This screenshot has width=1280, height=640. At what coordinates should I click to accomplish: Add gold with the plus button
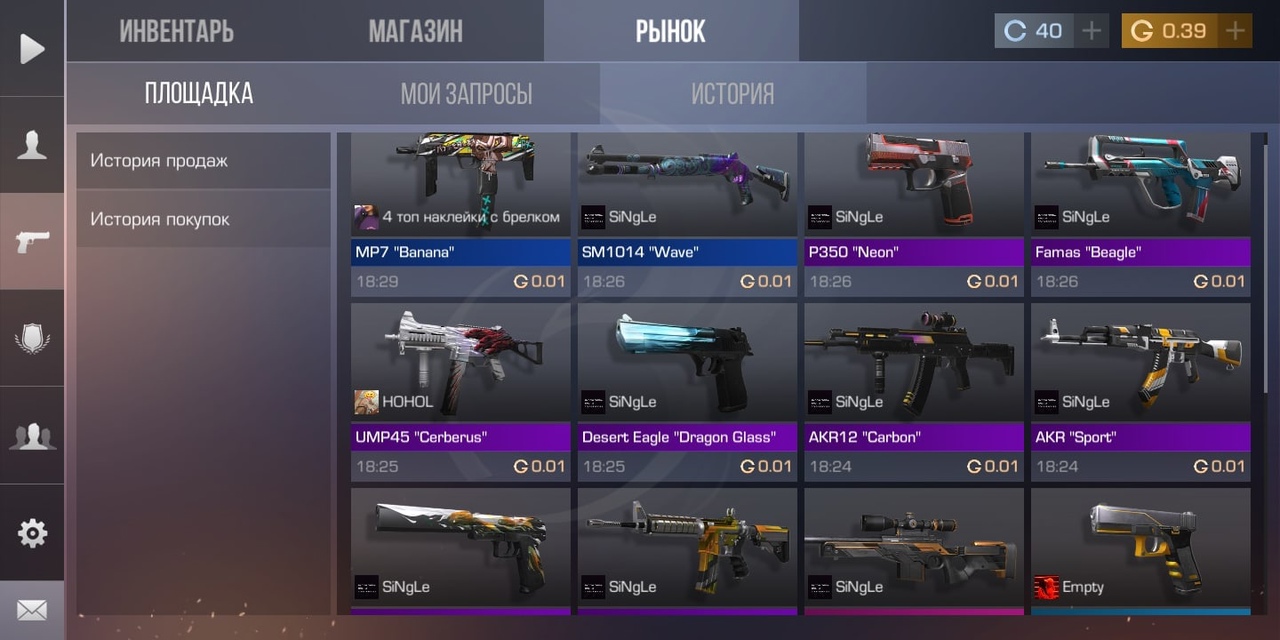point(1235,31)
